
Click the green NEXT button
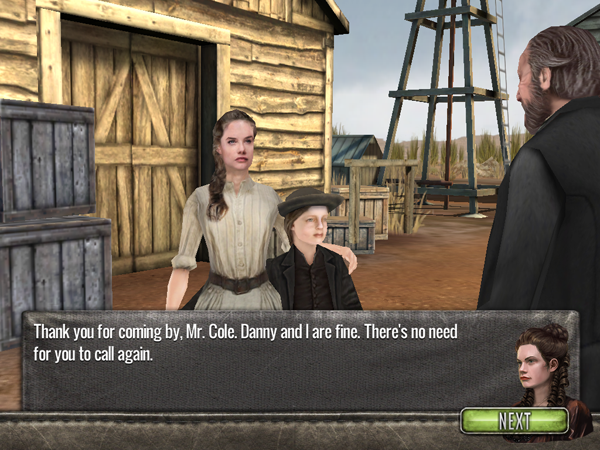click(x=514, y=420)
